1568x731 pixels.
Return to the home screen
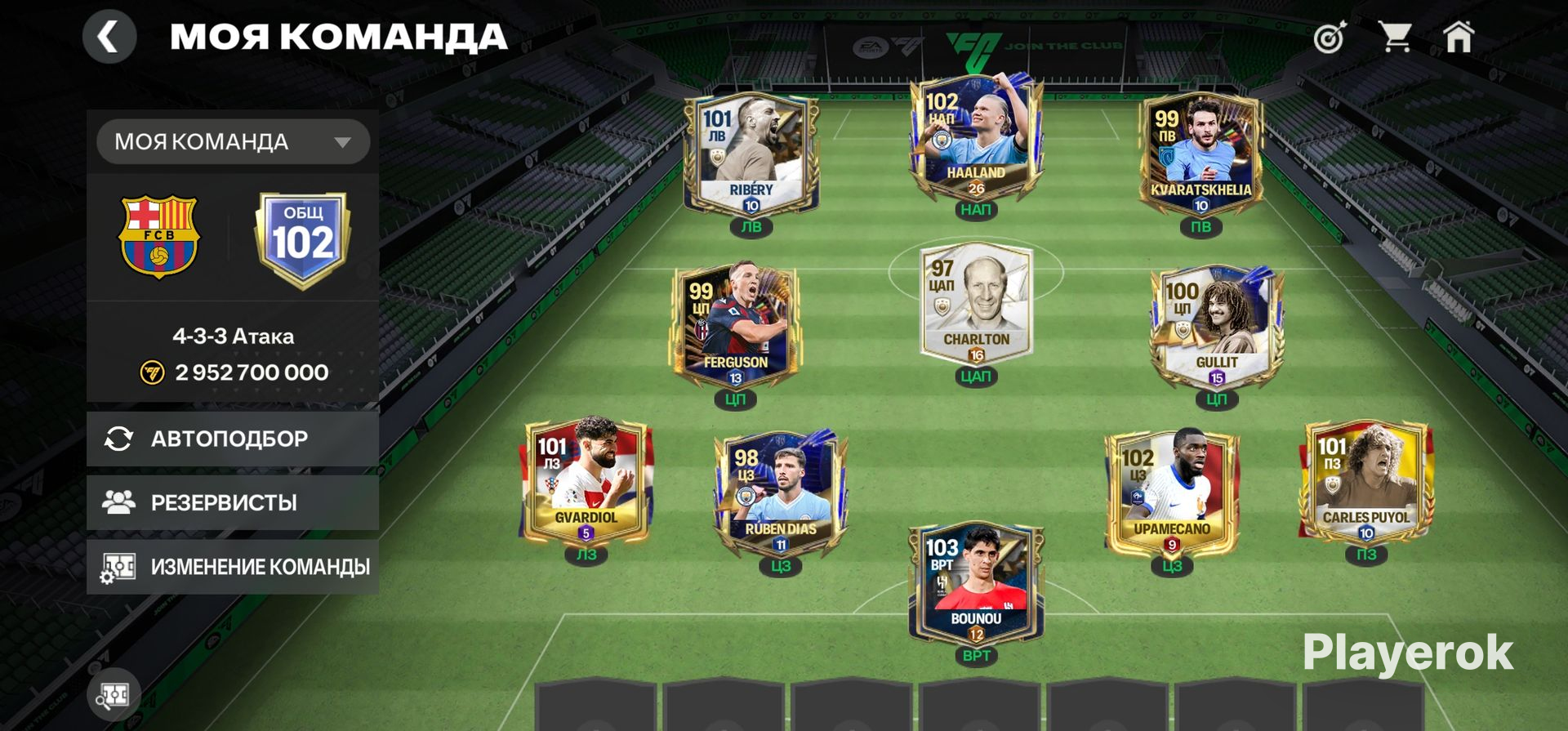[x=1459, y=38]
